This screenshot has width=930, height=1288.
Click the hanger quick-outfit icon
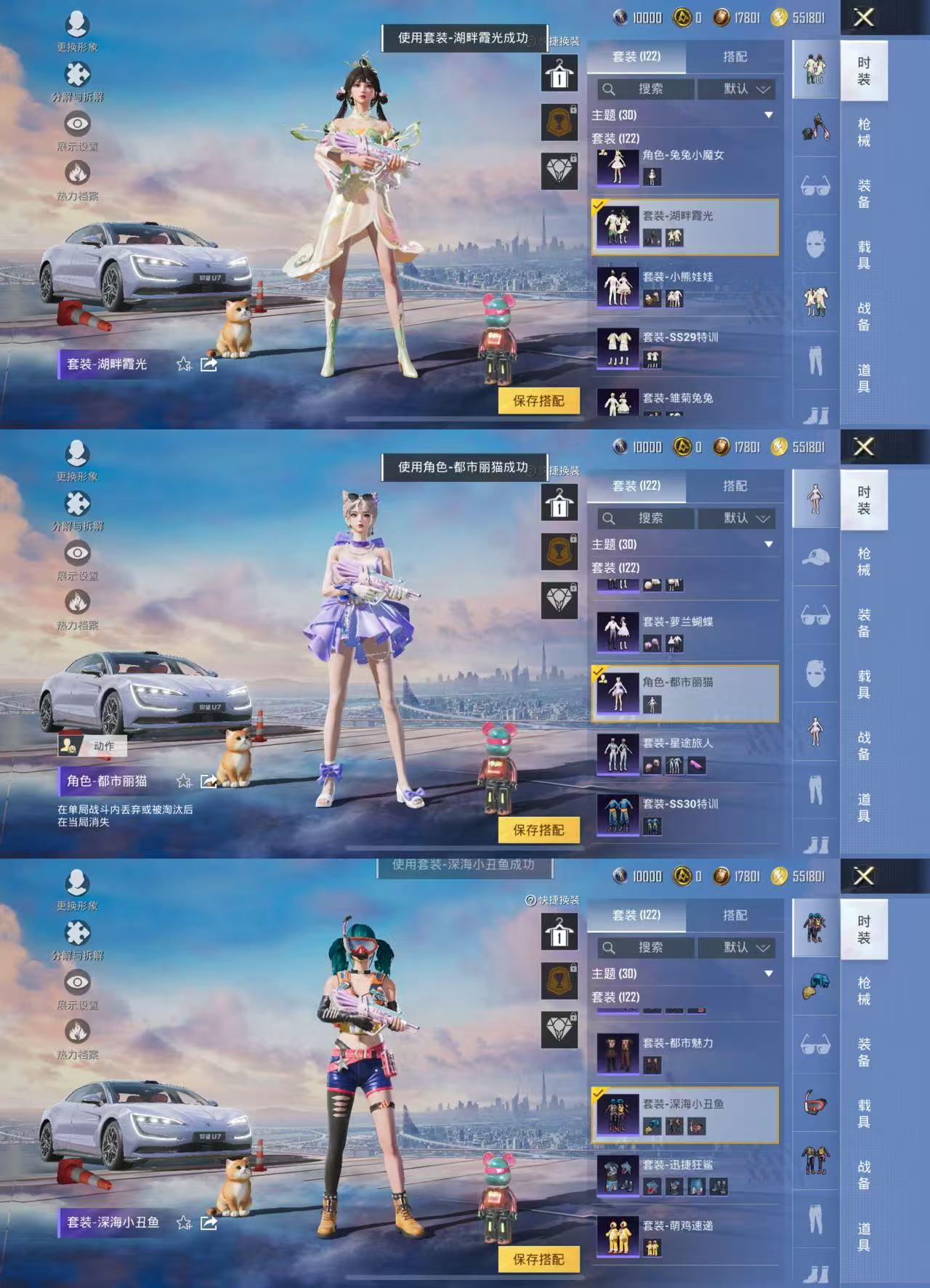559,74
